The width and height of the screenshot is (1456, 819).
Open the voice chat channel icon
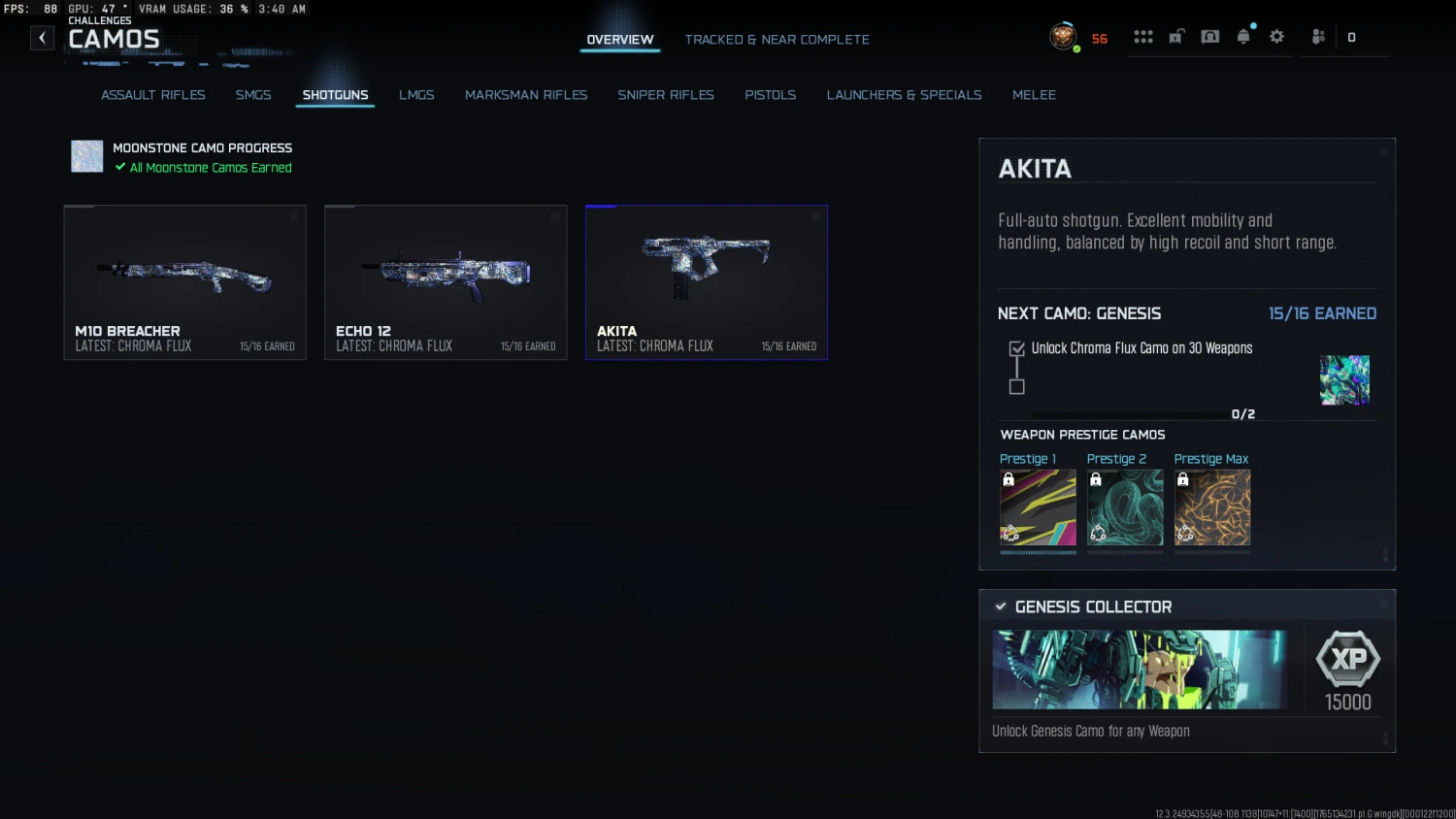point(1209,36)
